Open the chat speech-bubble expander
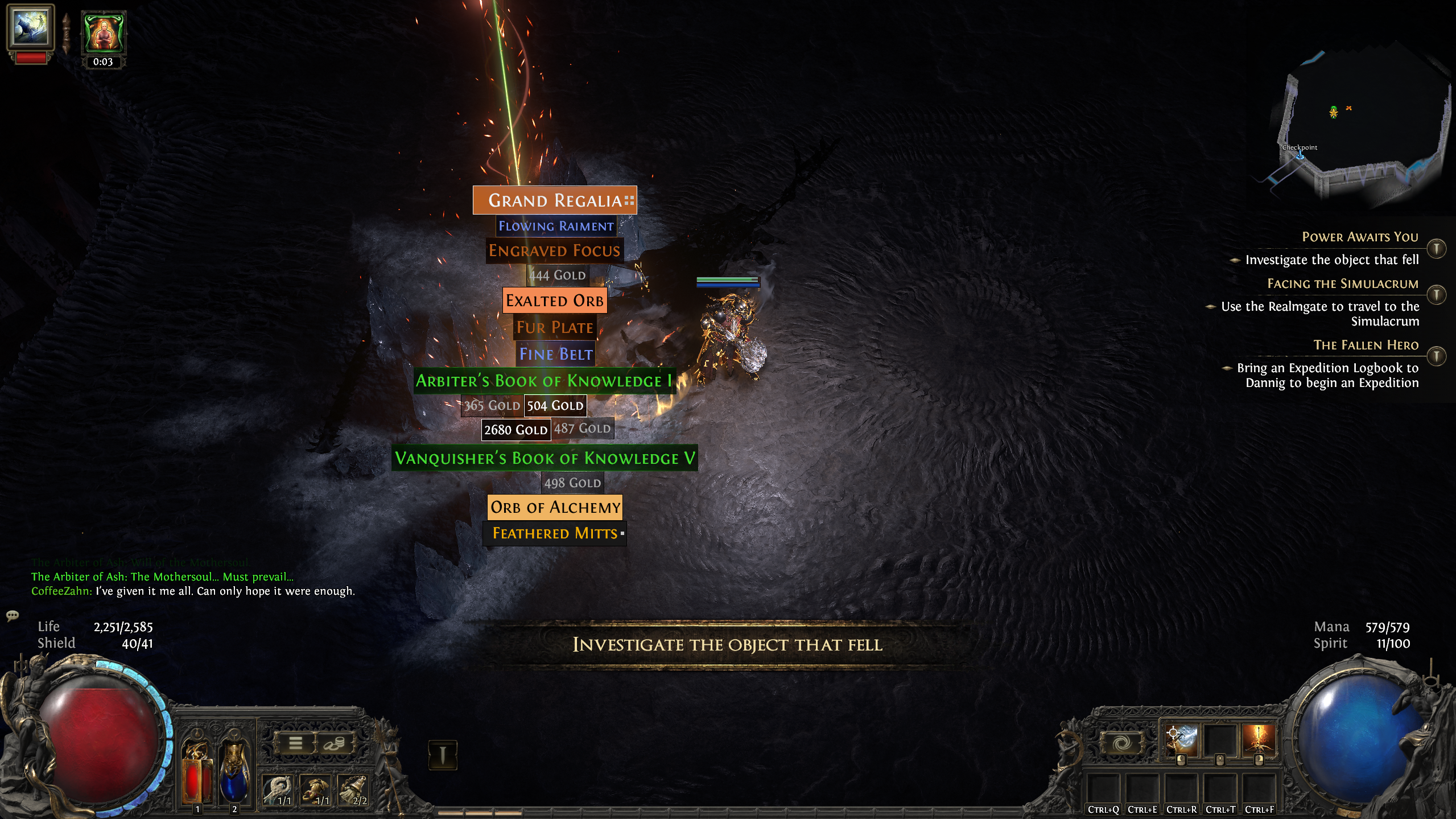The image size is (1456, 819). pyautogui.click(x=13, y=616)
